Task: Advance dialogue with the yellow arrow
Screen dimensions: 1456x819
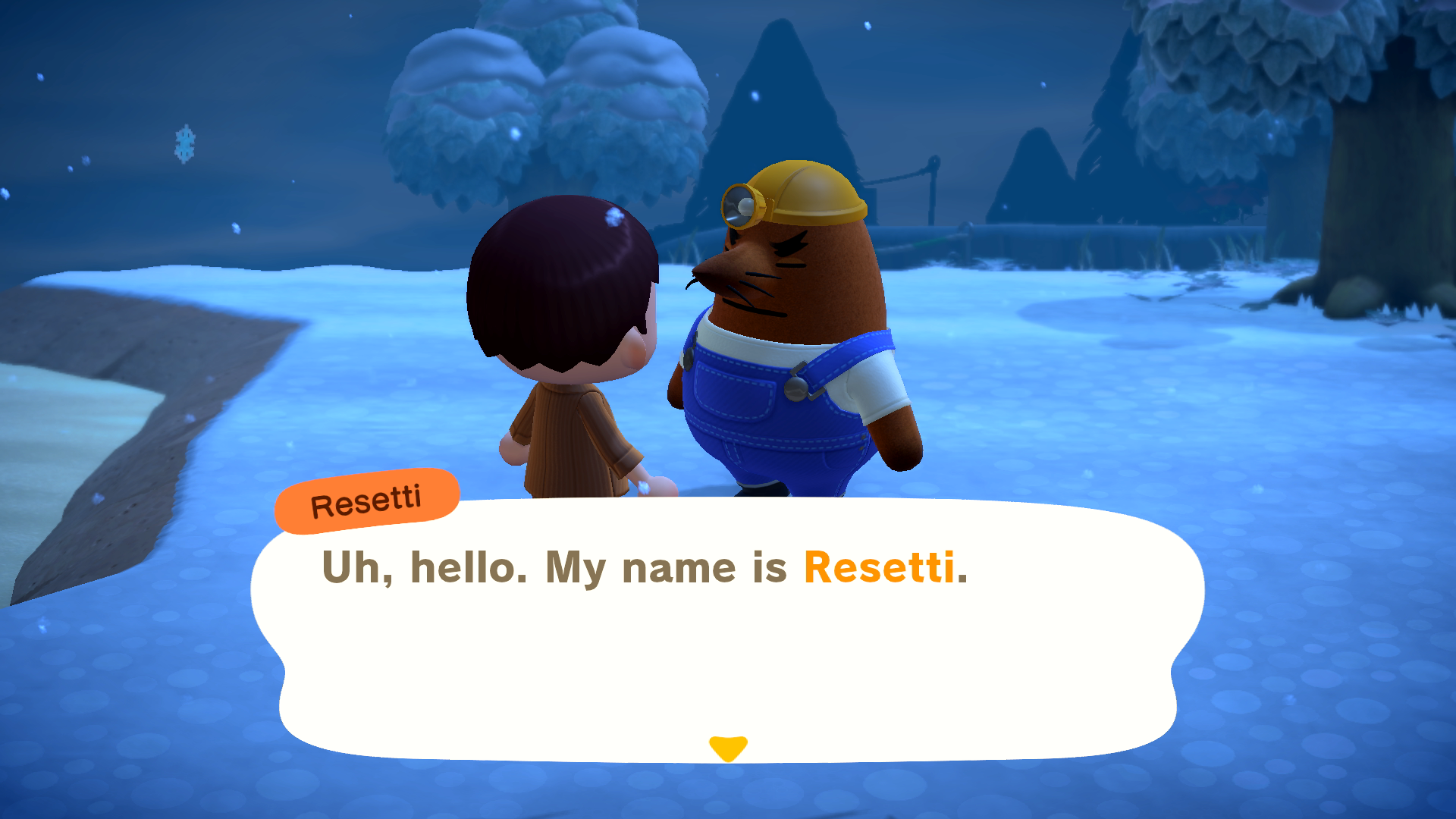Action: point(728,748)
